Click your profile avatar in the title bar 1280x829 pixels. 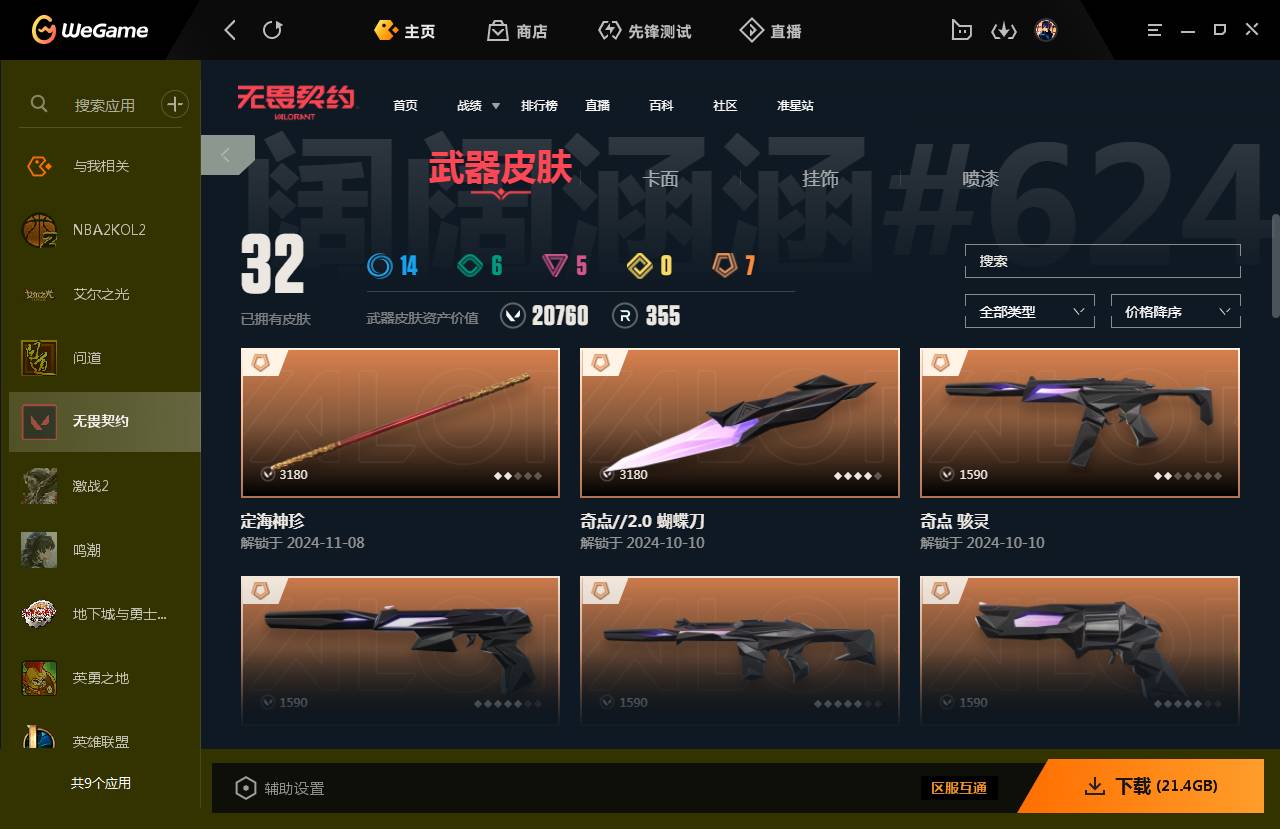[x=1045, y=30]
